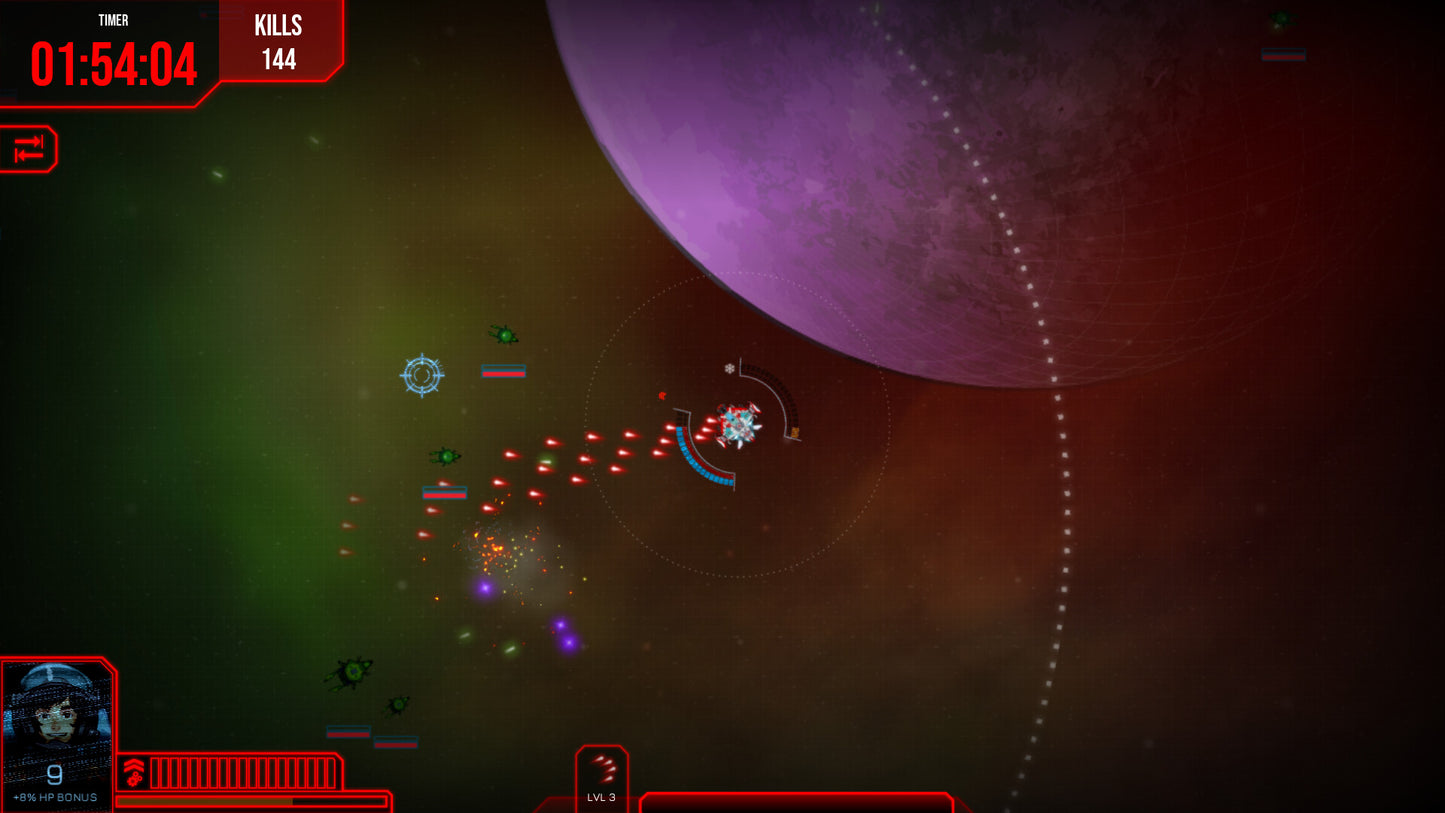This screenshot has width=1445, height=813.
Task: Click the swap arrows button
Action: [28, 149]
